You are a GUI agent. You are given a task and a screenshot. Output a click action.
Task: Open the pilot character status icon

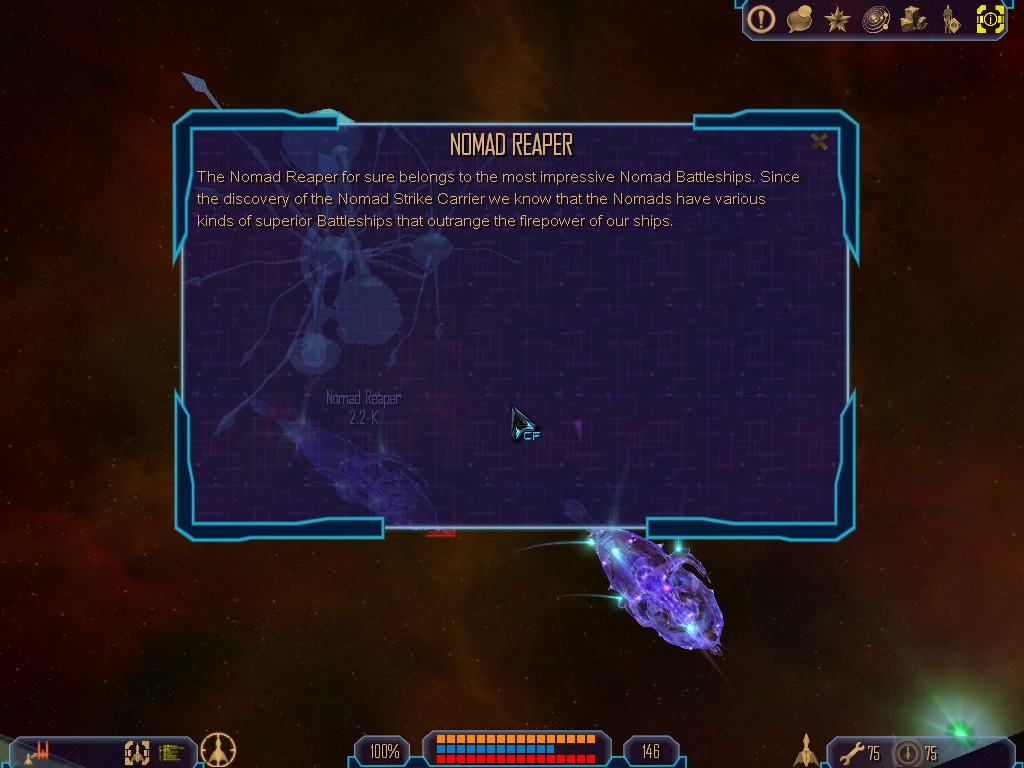pyautogui.click(x=951, y=19)
